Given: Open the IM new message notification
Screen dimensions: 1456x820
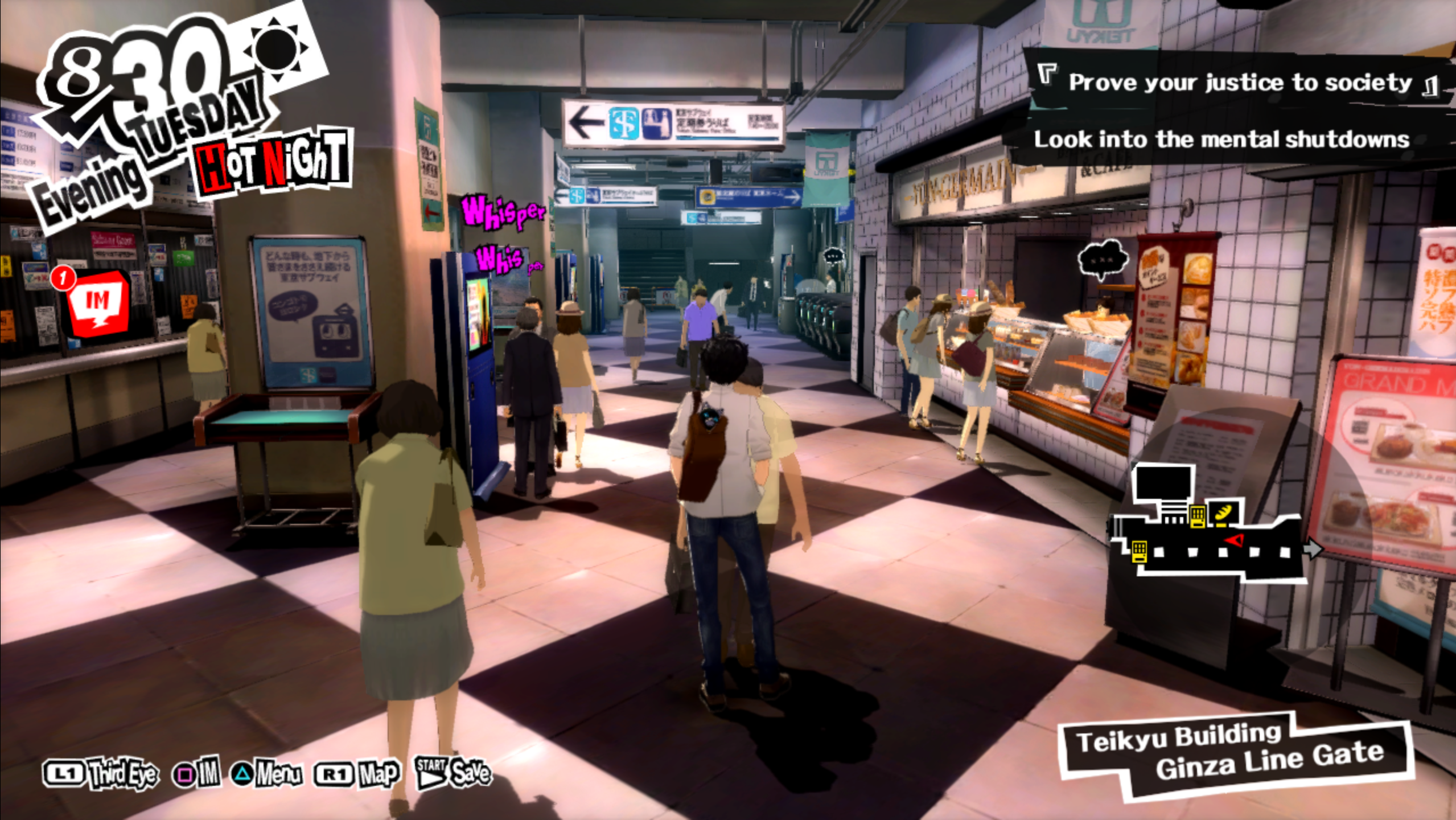Looking at the screenshot, I should (x=98, y=302).
